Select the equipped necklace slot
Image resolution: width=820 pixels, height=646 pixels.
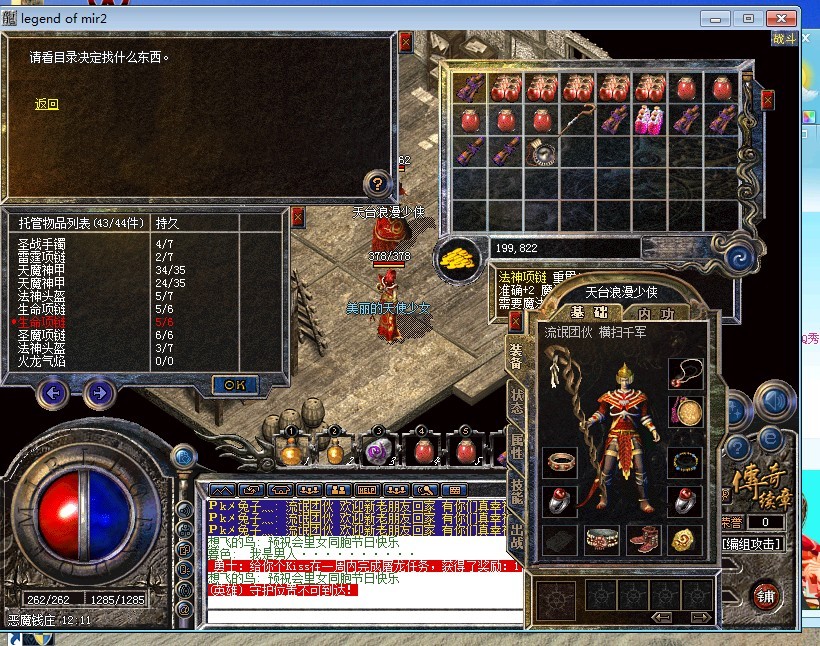685,374
